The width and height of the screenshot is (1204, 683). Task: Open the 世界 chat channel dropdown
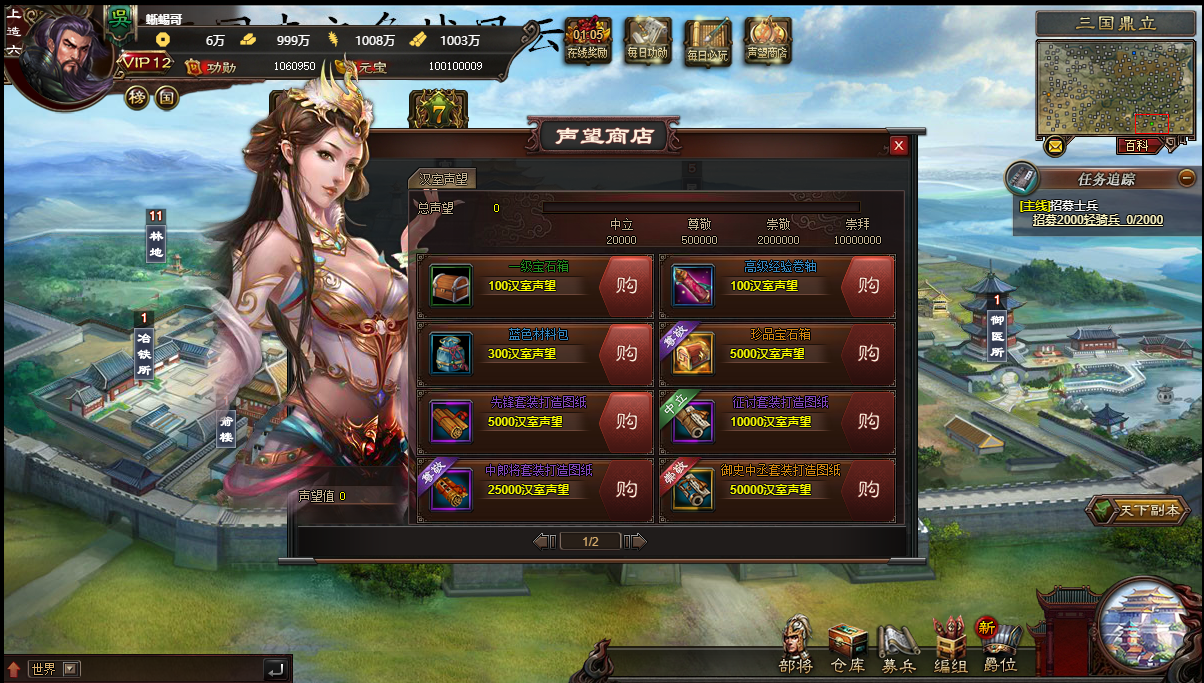70,669
